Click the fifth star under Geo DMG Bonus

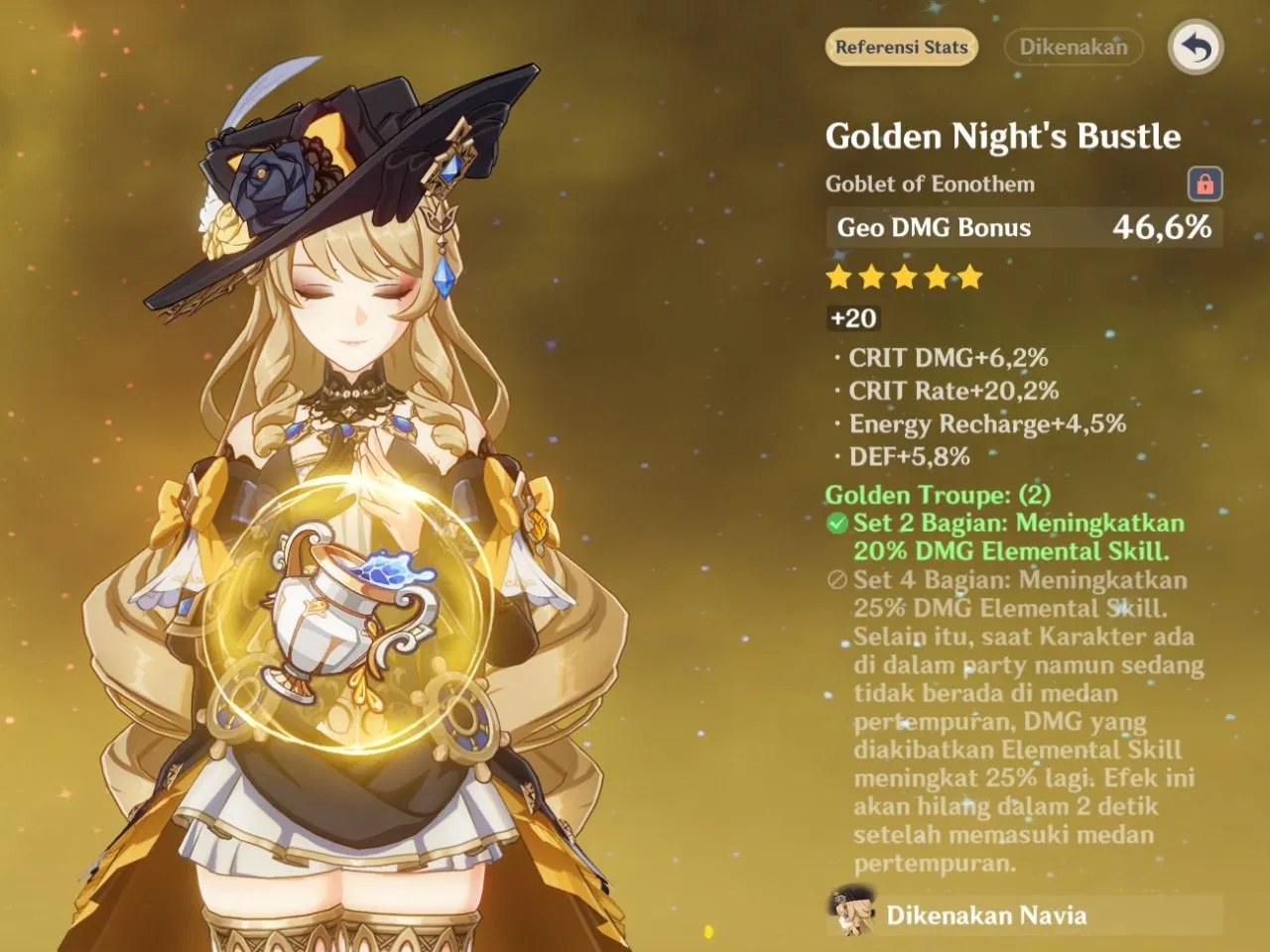[969, 278]
